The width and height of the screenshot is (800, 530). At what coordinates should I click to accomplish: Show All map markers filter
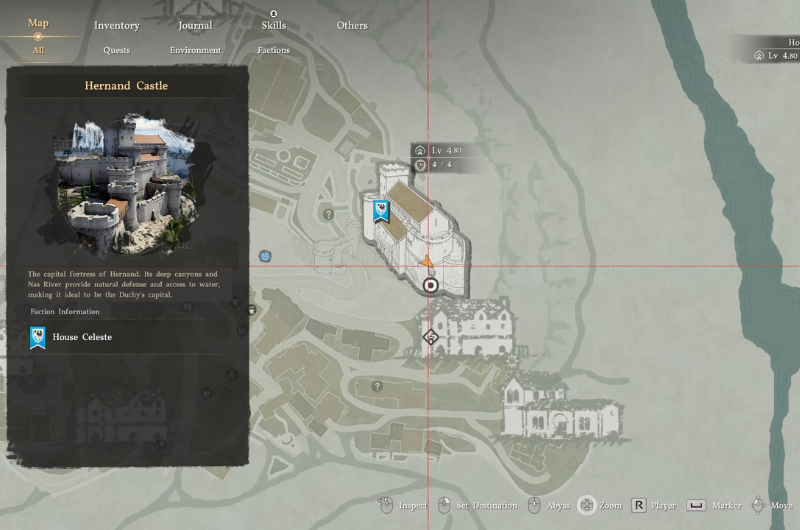38,49
